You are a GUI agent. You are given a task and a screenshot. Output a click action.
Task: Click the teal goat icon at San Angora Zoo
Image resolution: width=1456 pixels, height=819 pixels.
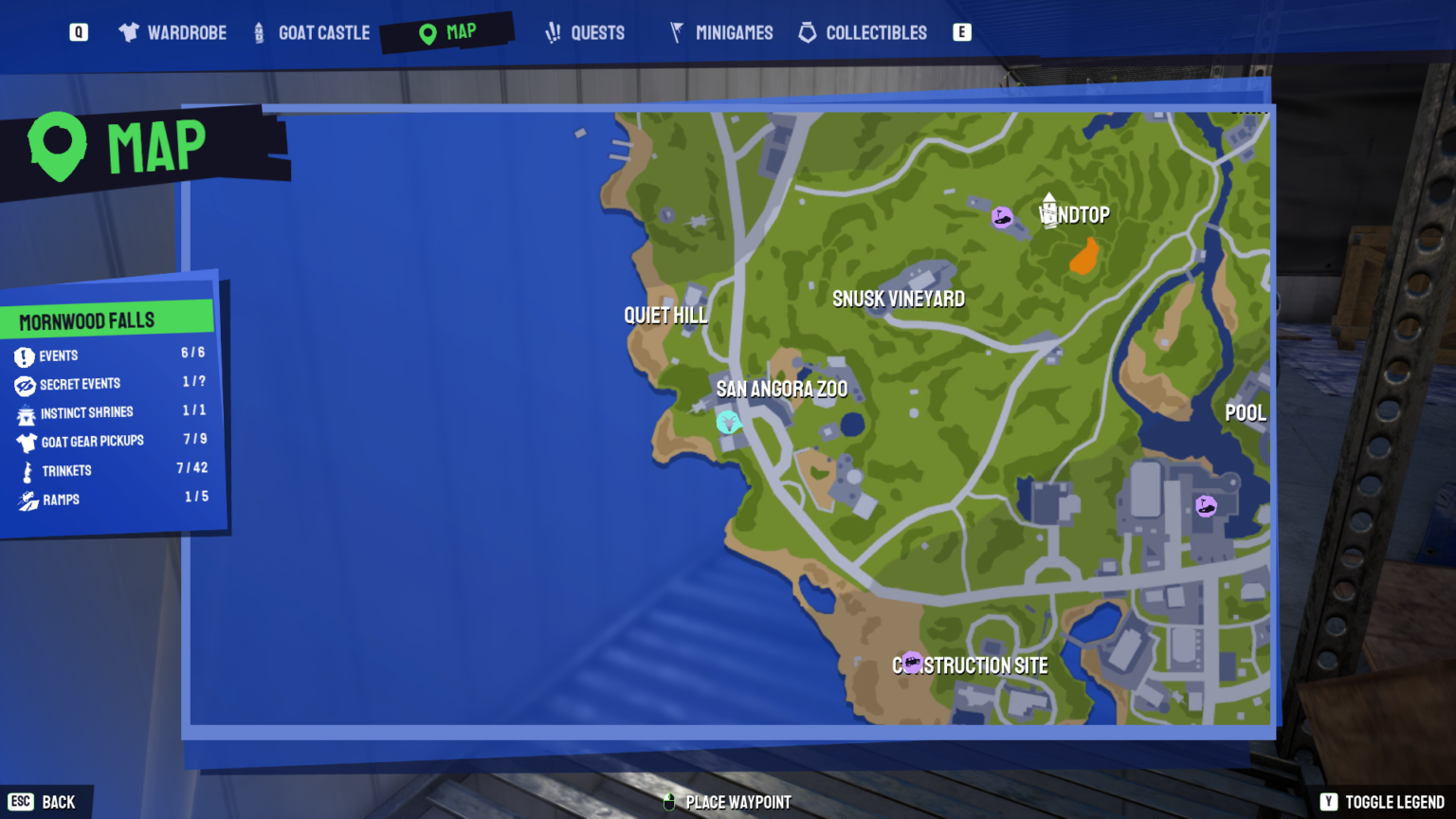point(728,423)
